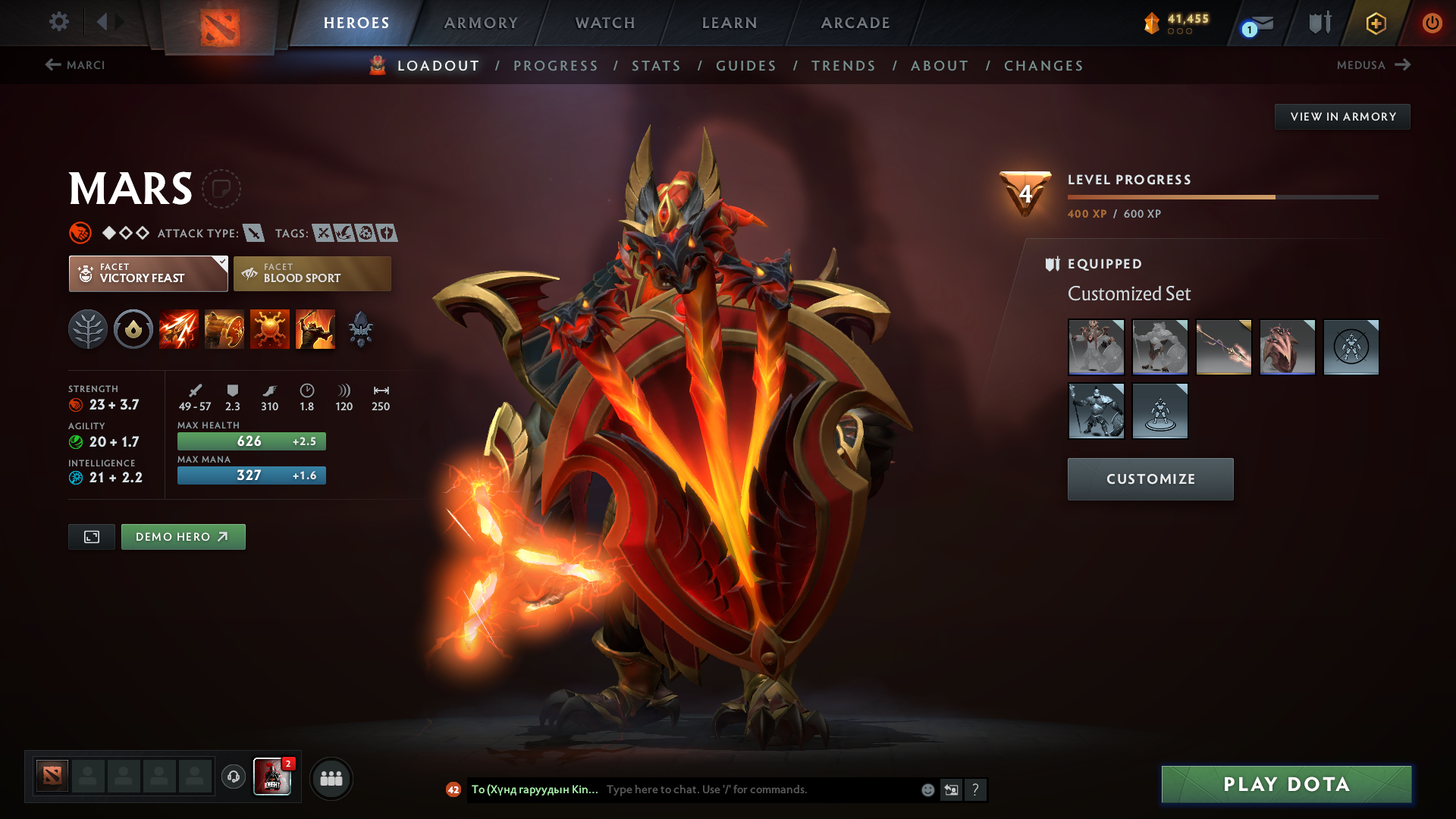Screen dimensions: 1456x819
Task: Open the settings gear menu
Action: pyautogui.click(x=59, y=22)
